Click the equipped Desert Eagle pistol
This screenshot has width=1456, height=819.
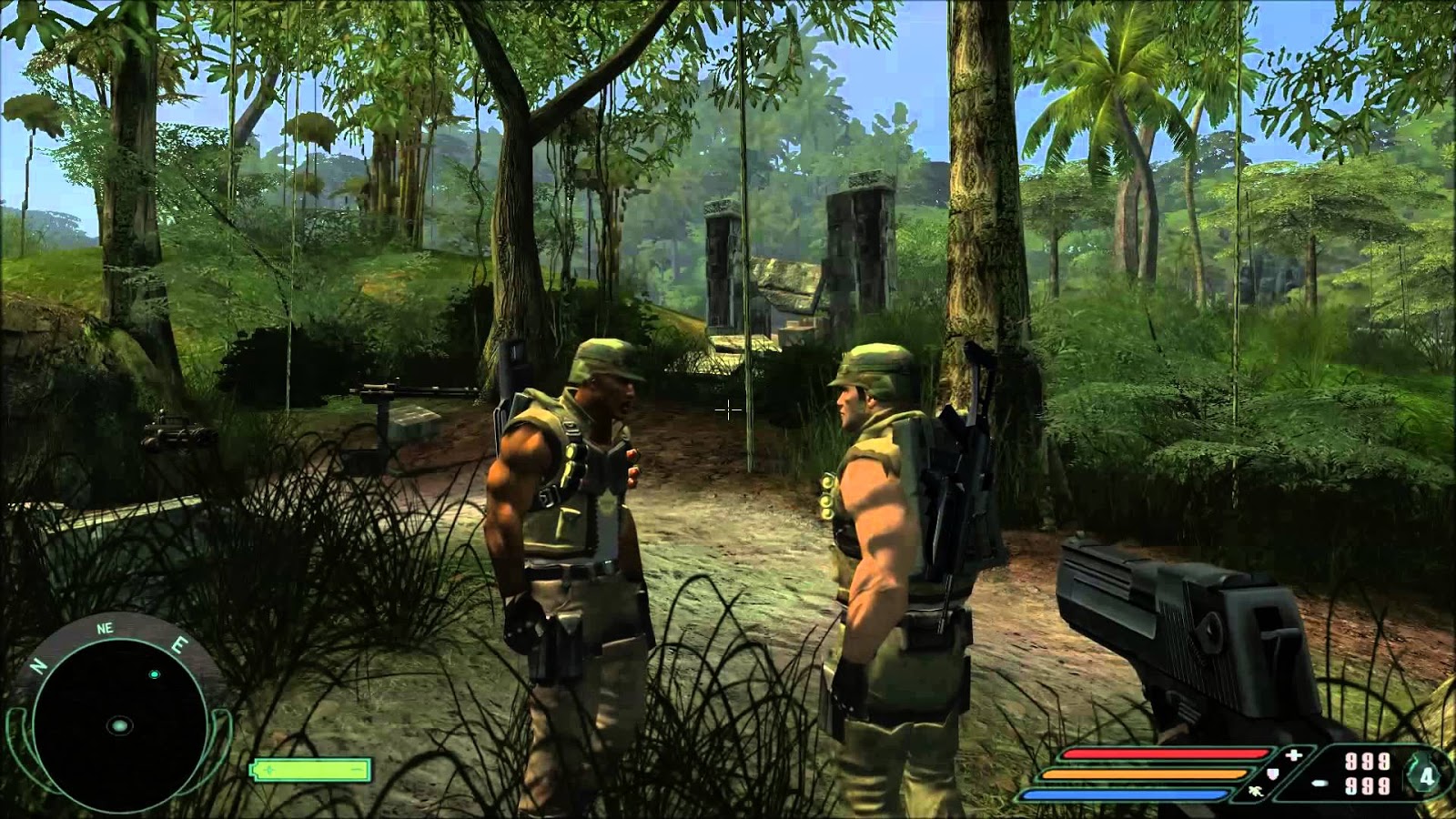[x=1183, y=637]
